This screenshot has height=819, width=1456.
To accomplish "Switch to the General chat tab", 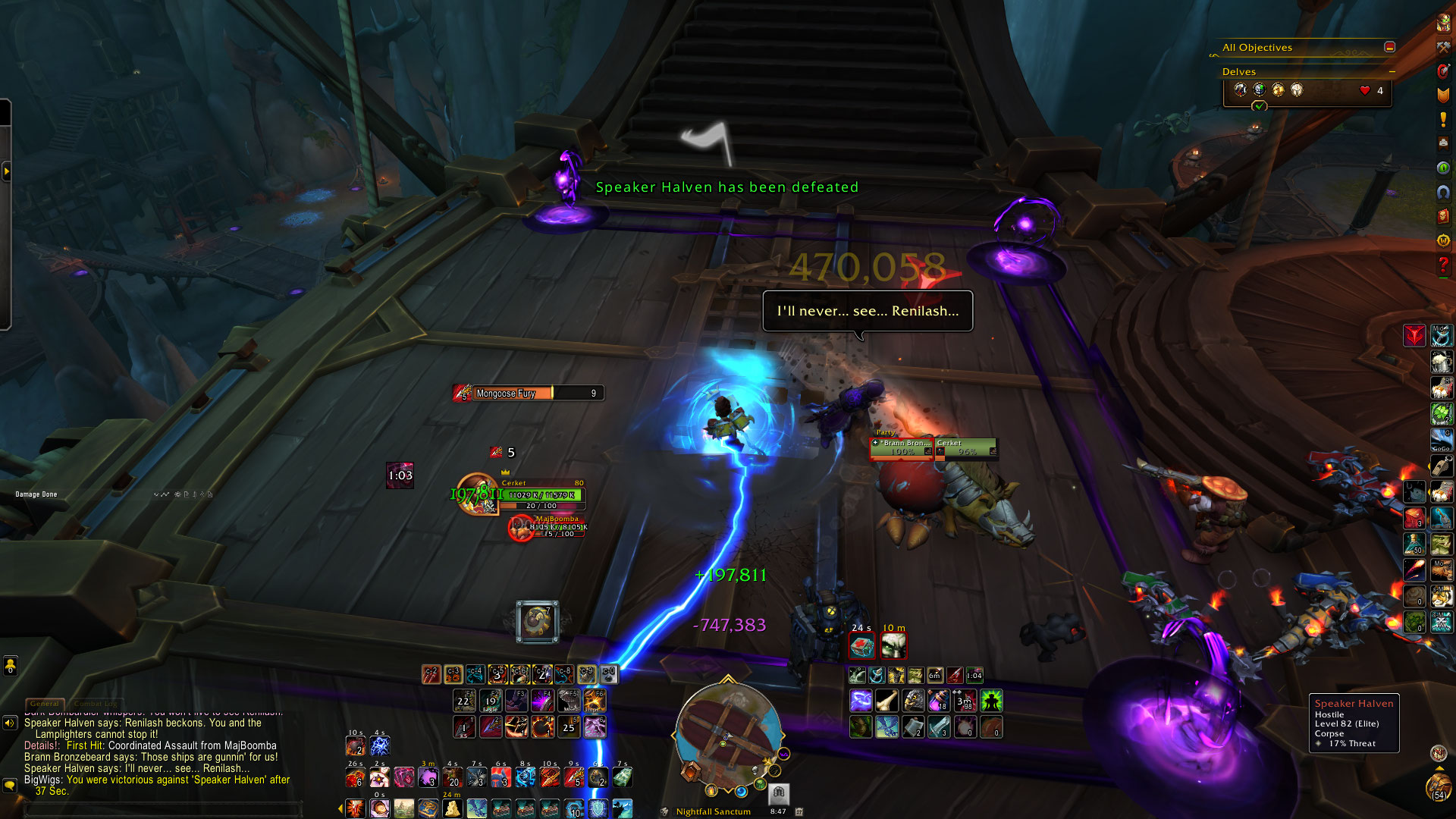I will pyautogui.click(x=45, y=704).
